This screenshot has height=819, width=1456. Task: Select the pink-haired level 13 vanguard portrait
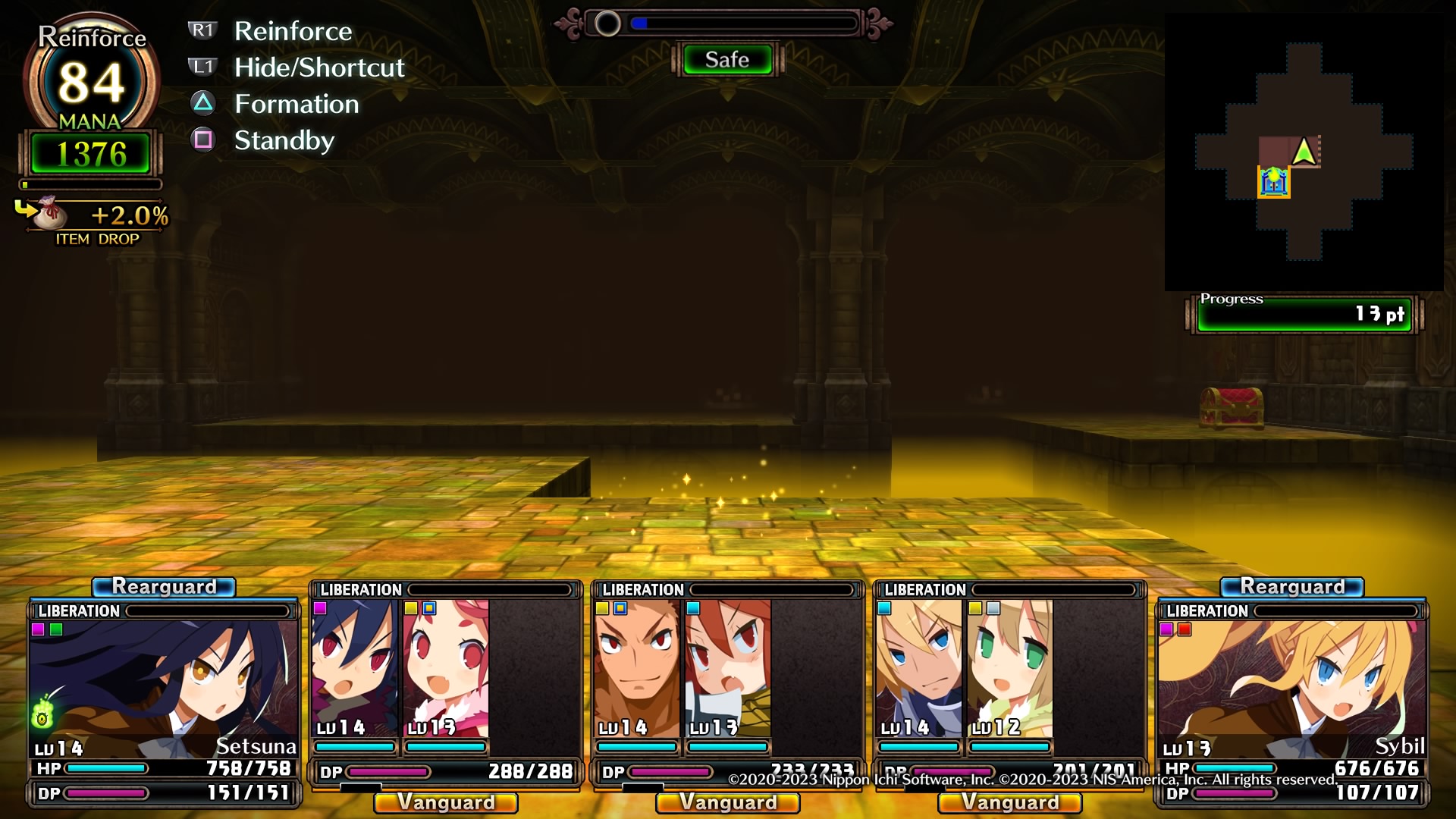pos(446,667)
